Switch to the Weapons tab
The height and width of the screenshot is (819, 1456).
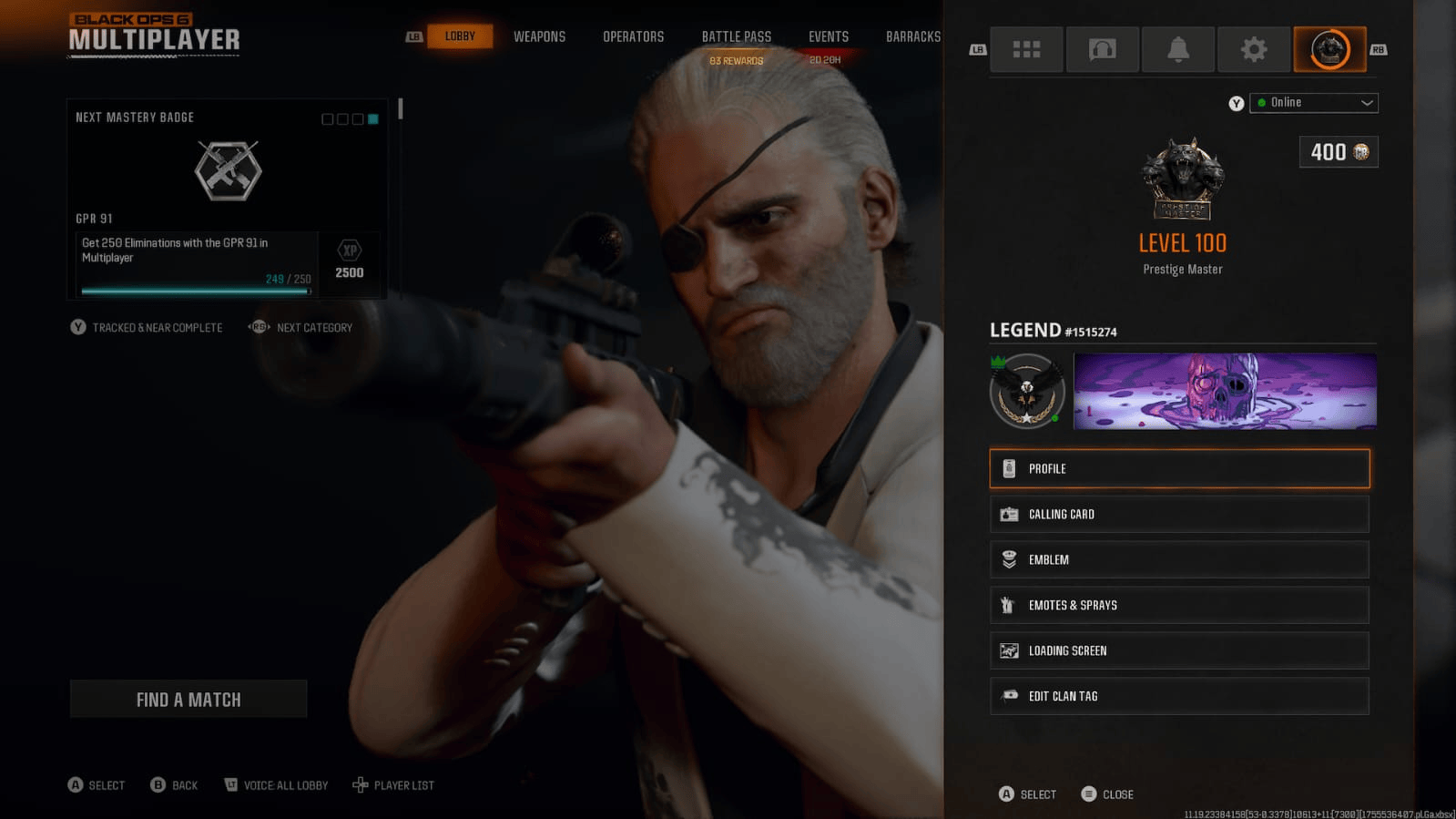point(539,36)
